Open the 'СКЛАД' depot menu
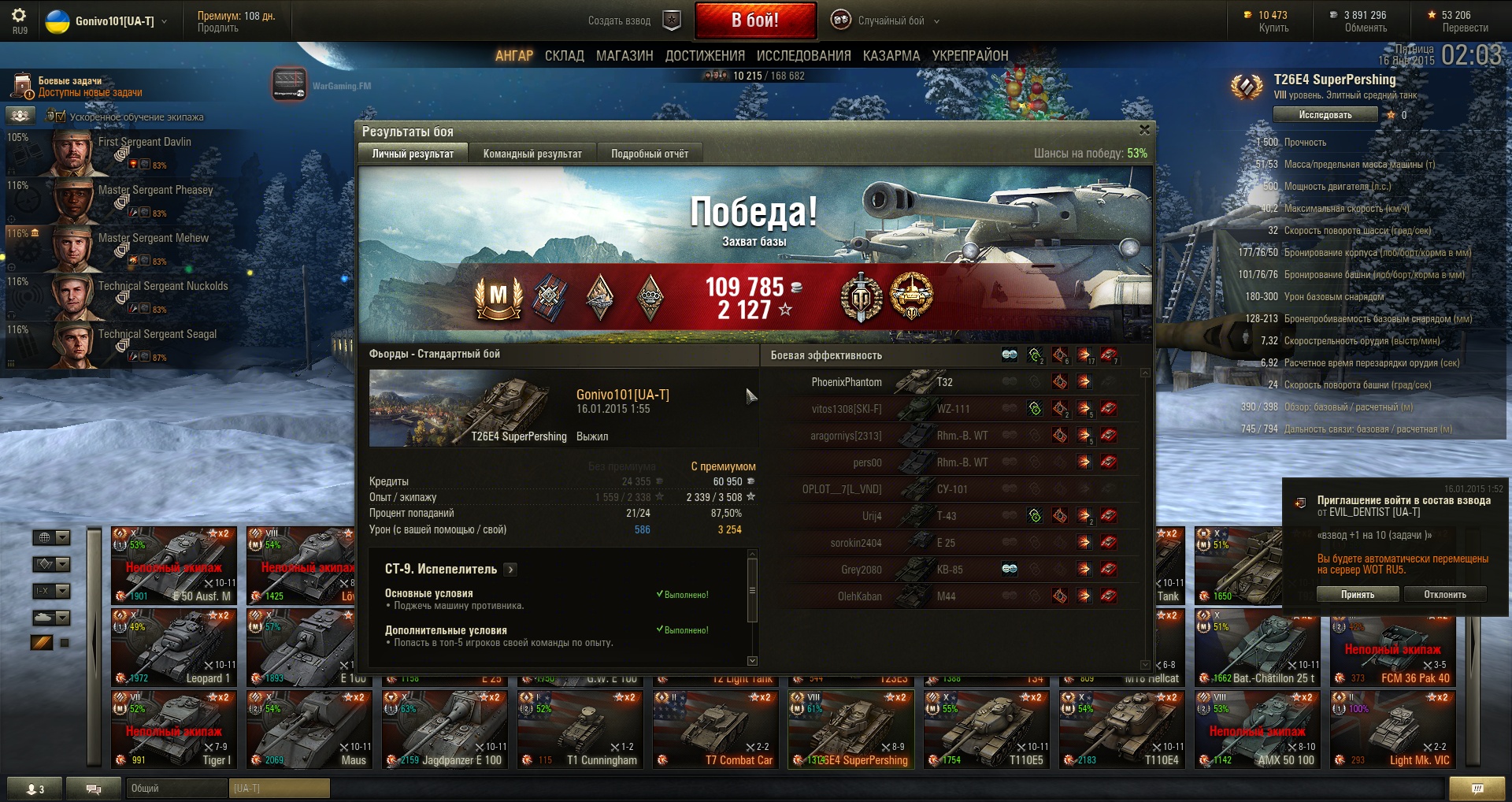This screenshot has width=1512, height=802. 564,56
